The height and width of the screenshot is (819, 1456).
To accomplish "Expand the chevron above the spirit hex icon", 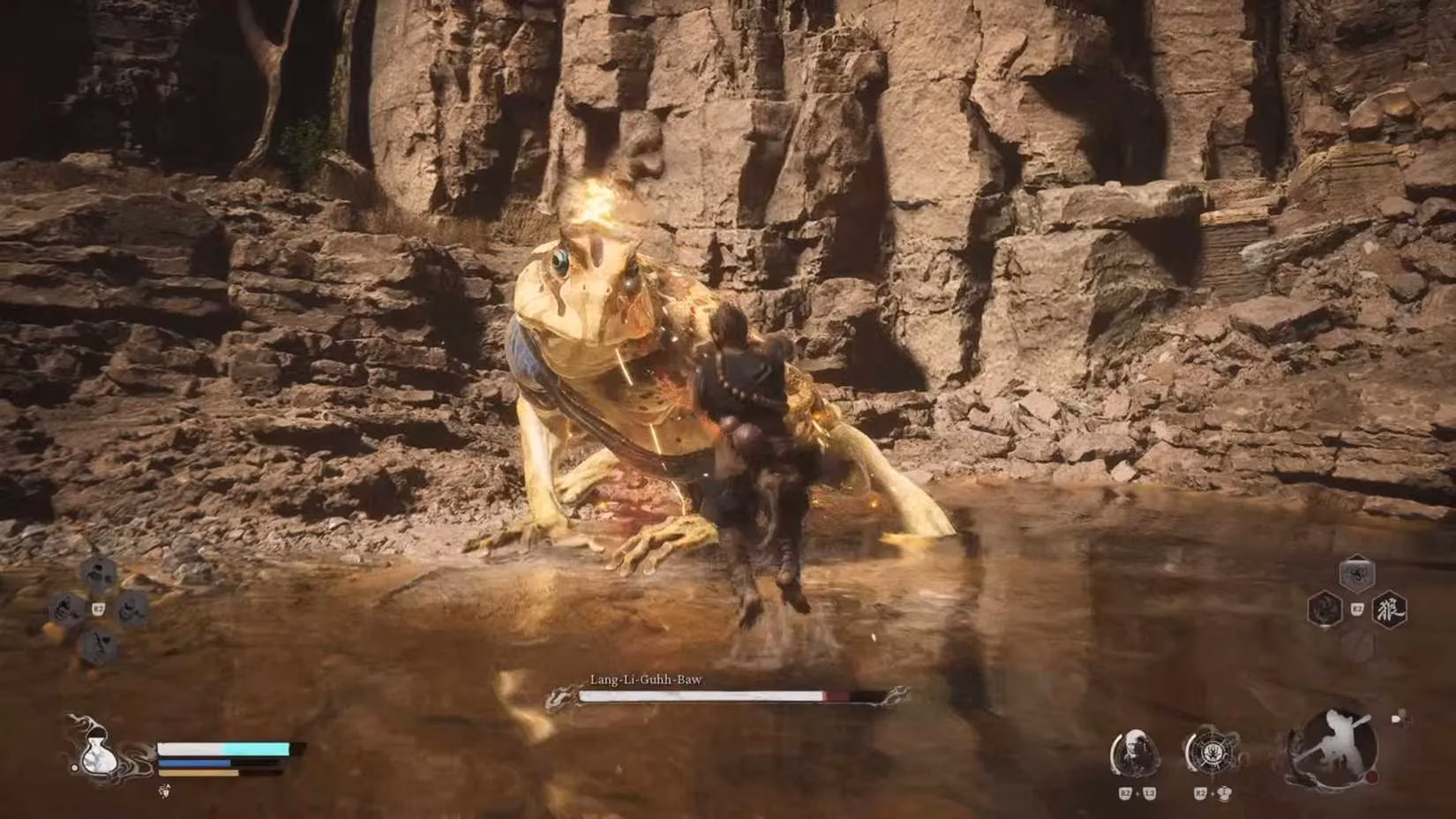I will pyautogui.click(x=1355, y=556).
